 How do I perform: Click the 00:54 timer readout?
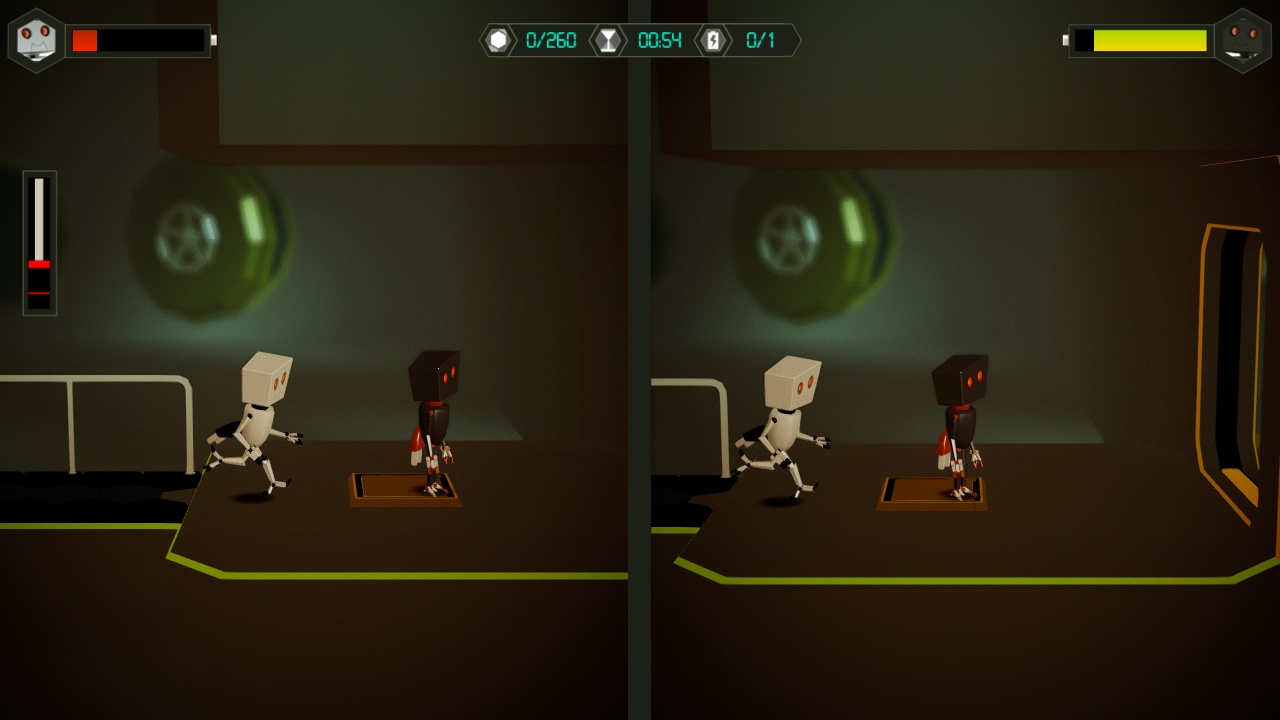pos(658,41)
